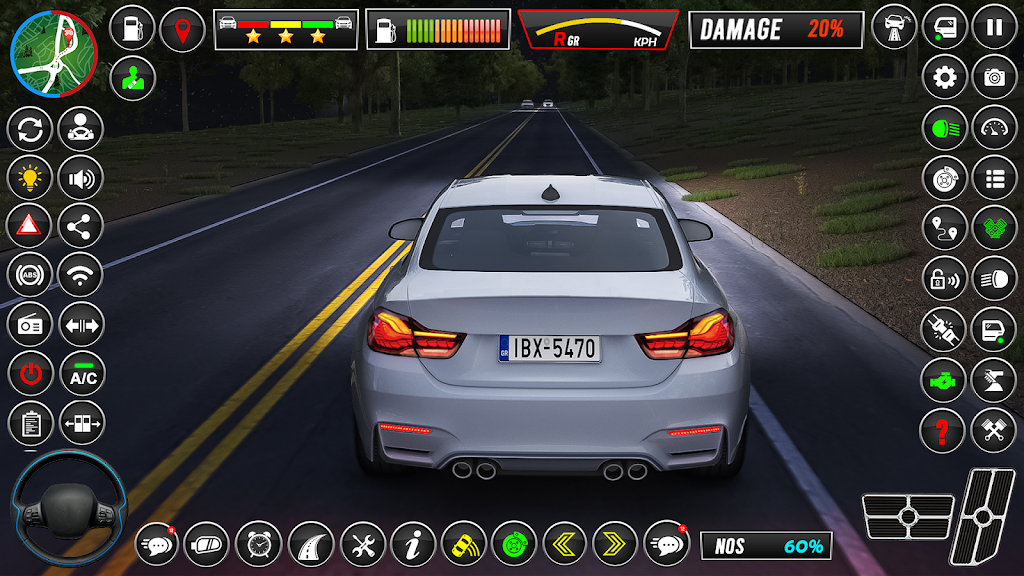Signal left with the yellow chevron
The height and width of the screenshot is (576, 1024).
coord(565,544)
